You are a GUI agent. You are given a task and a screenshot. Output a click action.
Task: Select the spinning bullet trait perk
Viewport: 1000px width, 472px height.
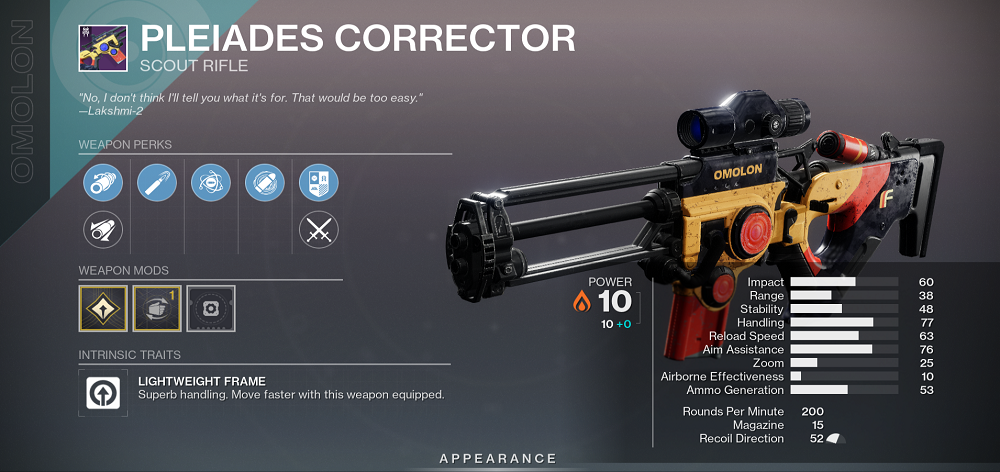click(265, 184)
